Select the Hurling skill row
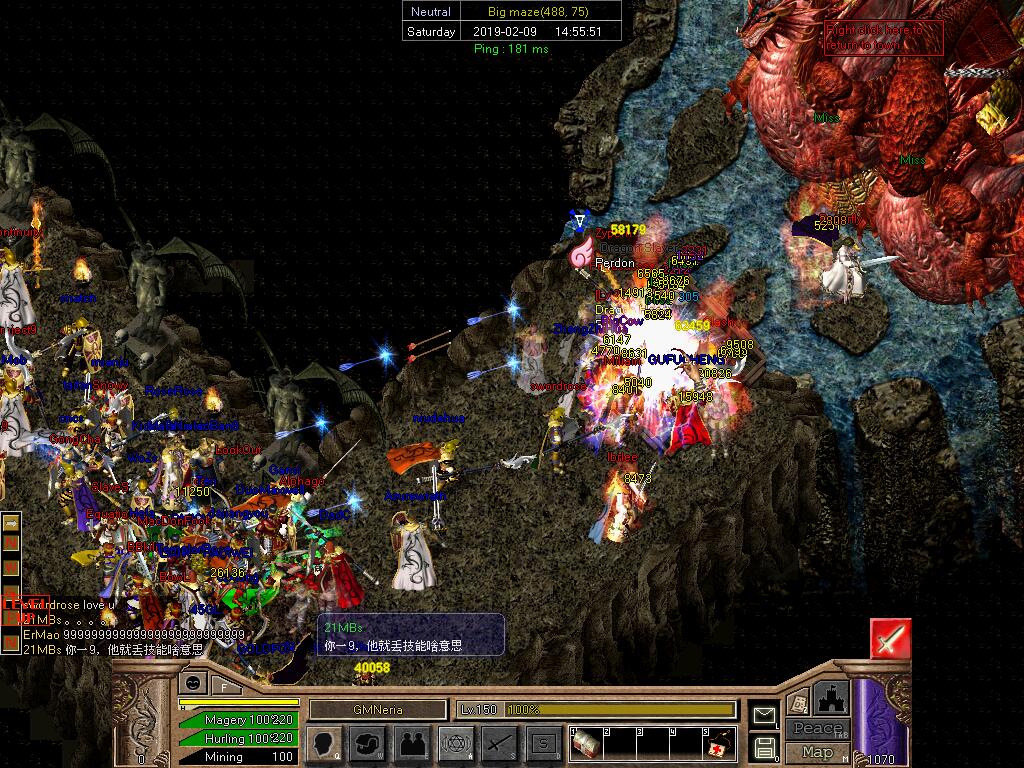The image size is (1024, 768). click(x=238, y=738)
